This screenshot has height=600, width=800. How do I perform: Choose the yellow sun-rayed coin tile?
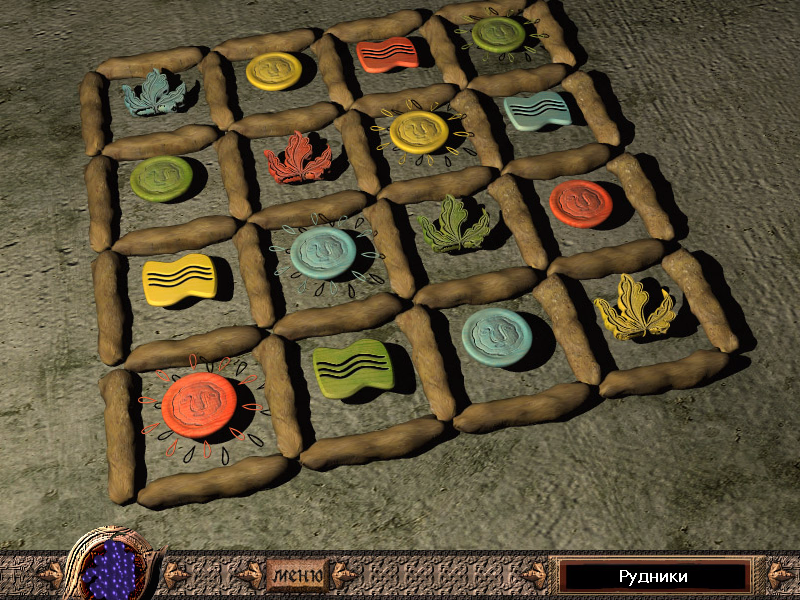click(418, 131)
